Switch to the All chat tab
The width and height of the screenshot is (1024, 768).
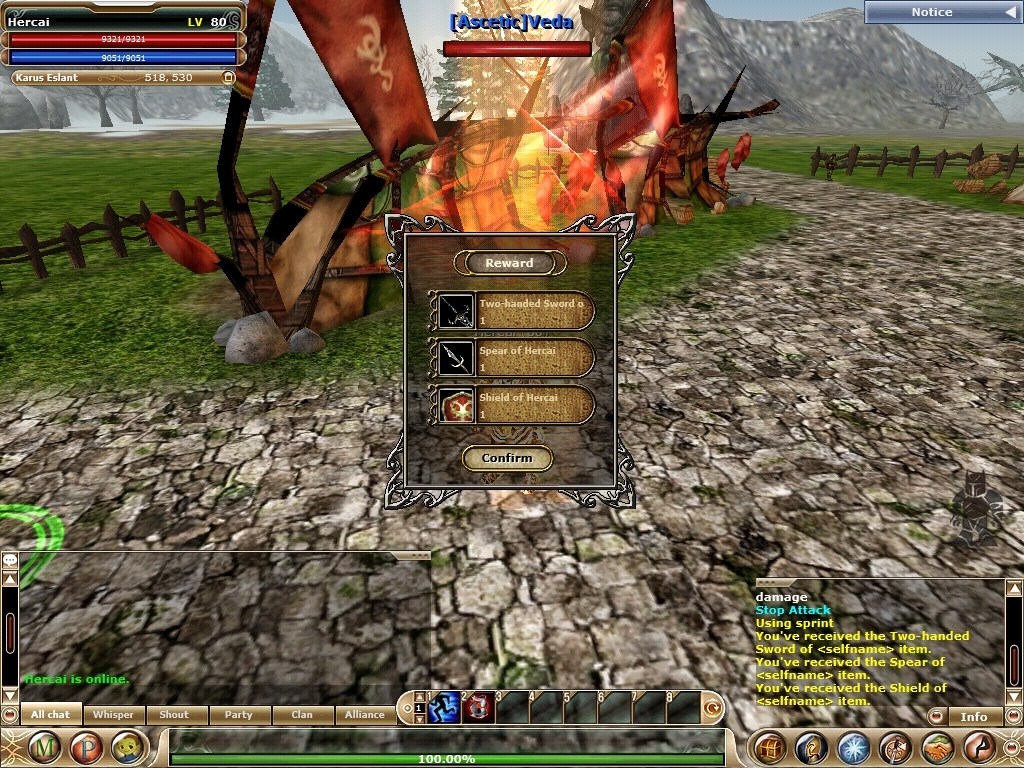(50, 715)
